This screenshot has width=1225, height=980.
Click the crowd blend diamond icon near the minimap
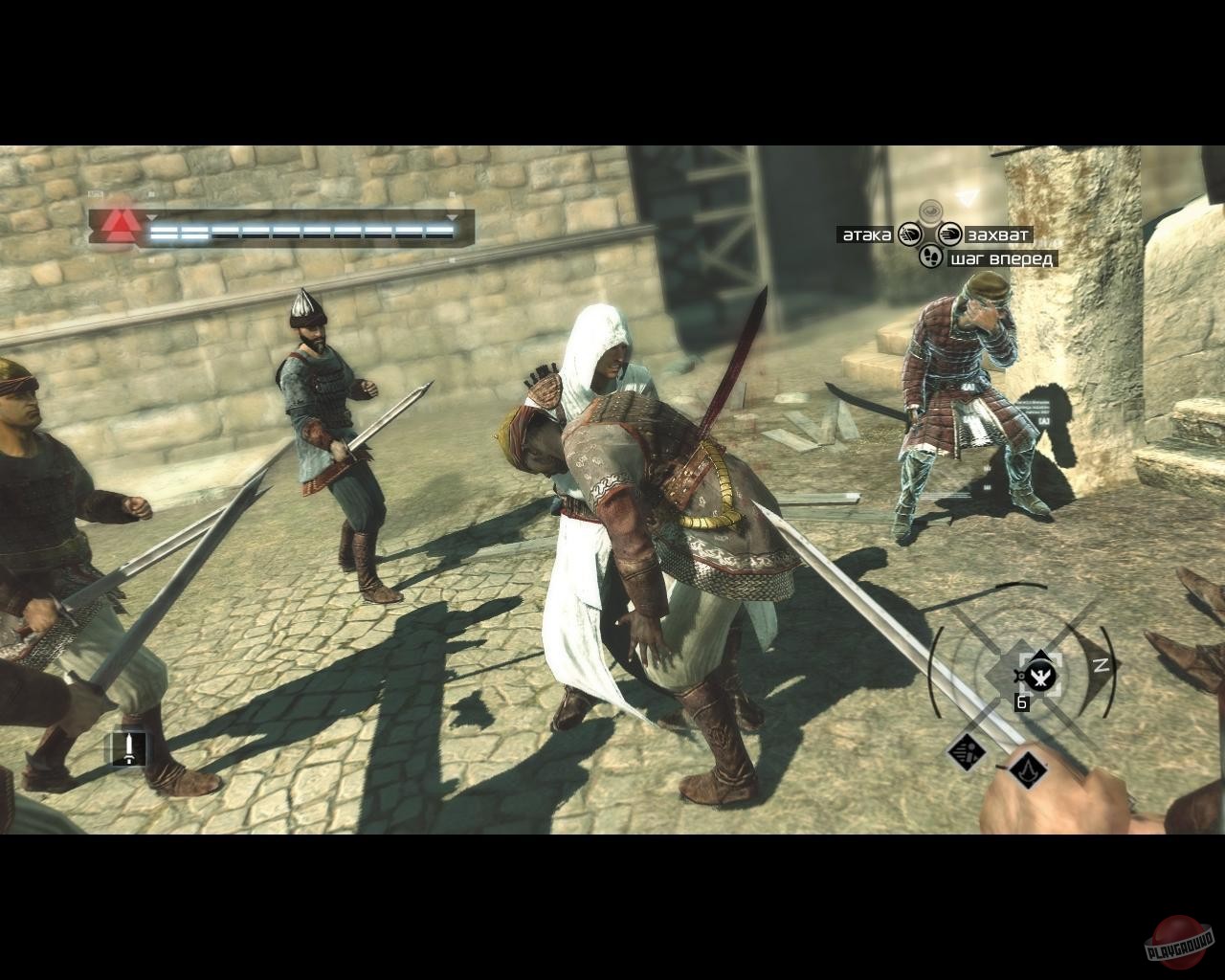[x=967, y=754]
